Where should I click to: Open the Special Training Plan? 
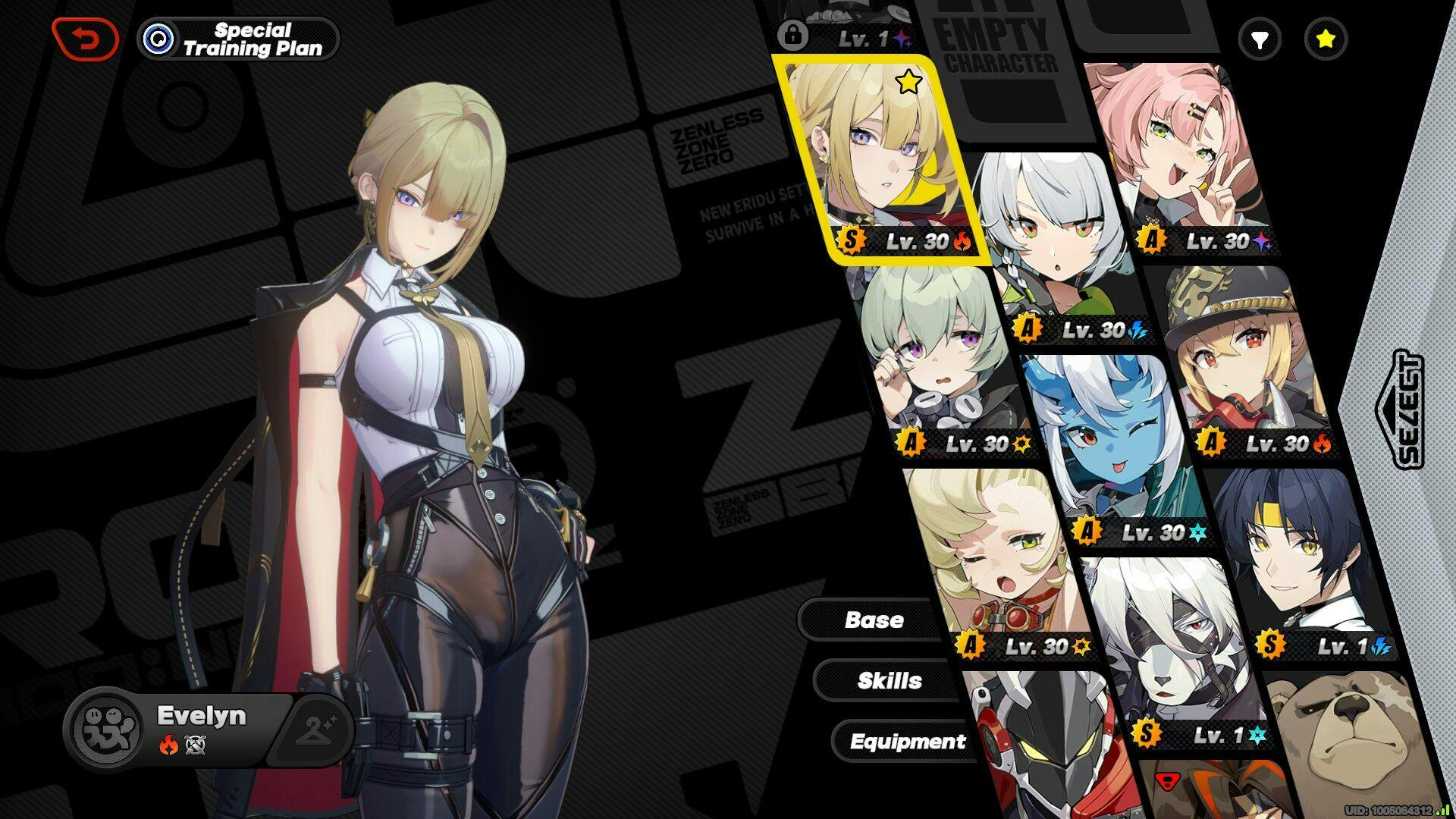(x=239, y=39)
